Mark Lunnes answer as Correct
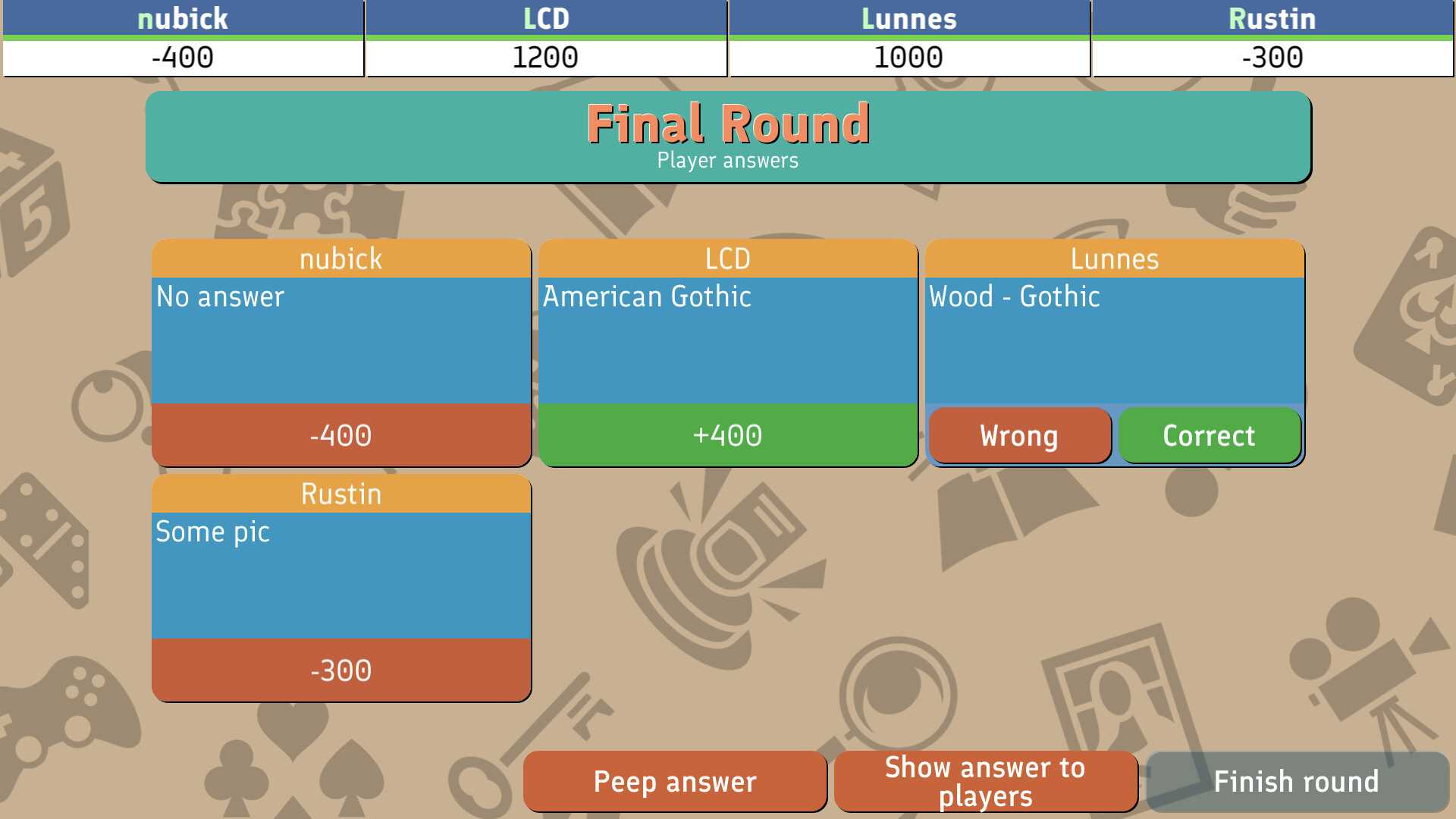 [1209, 435]
